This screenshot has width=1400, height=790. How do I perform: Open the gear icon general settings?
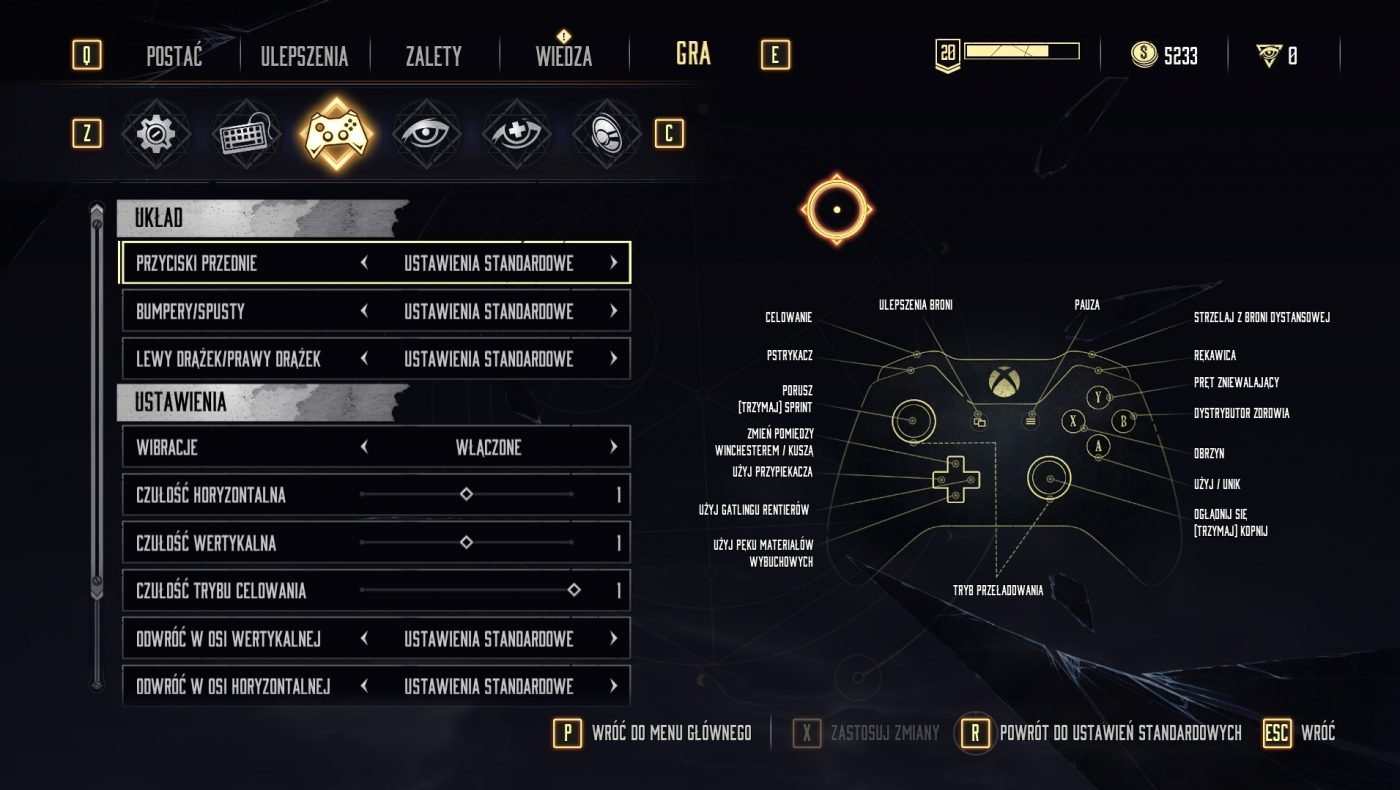[156, 134]
